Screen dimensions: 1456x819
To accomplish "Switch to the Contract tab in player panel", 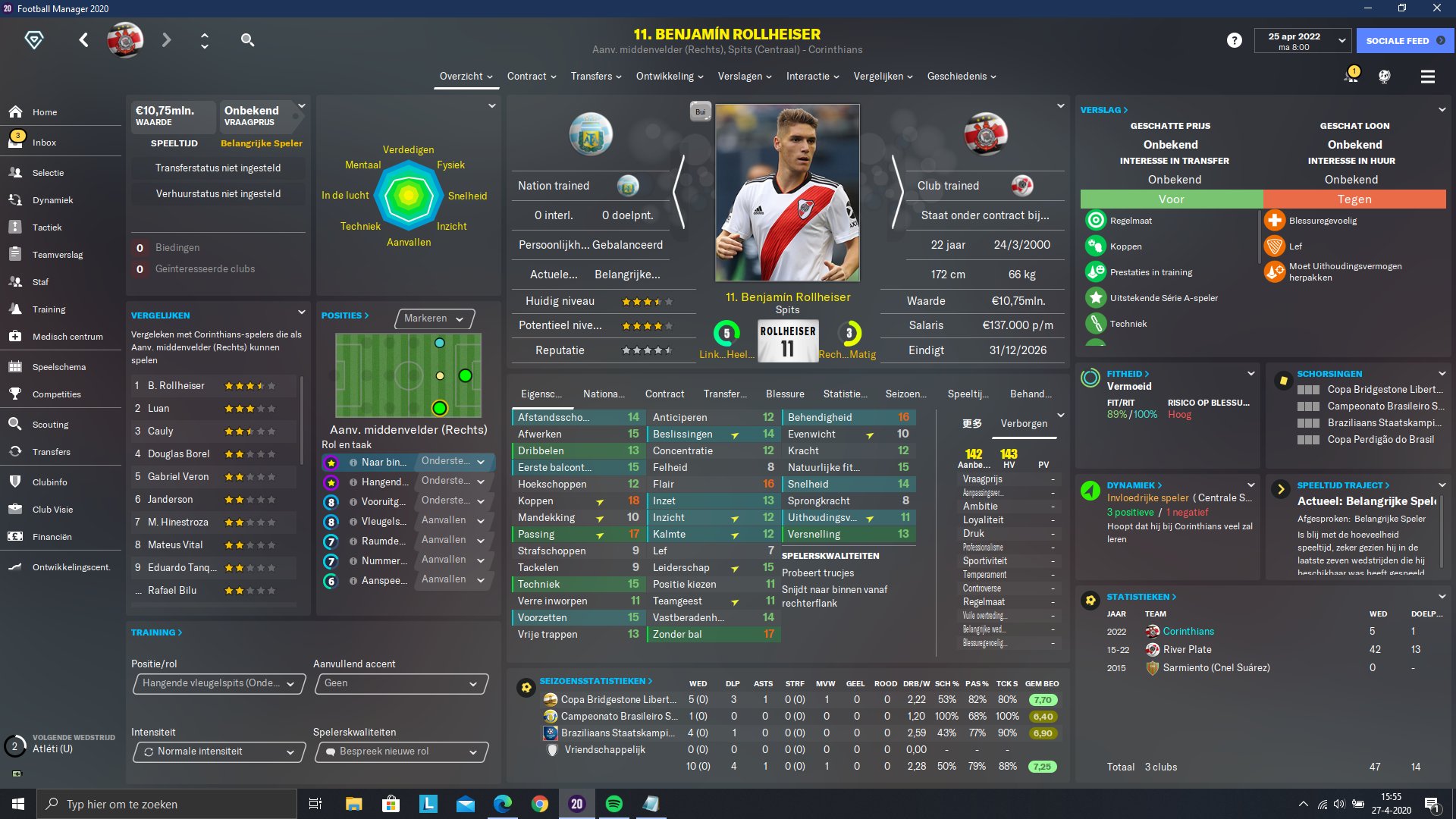I will click(664, 394).
